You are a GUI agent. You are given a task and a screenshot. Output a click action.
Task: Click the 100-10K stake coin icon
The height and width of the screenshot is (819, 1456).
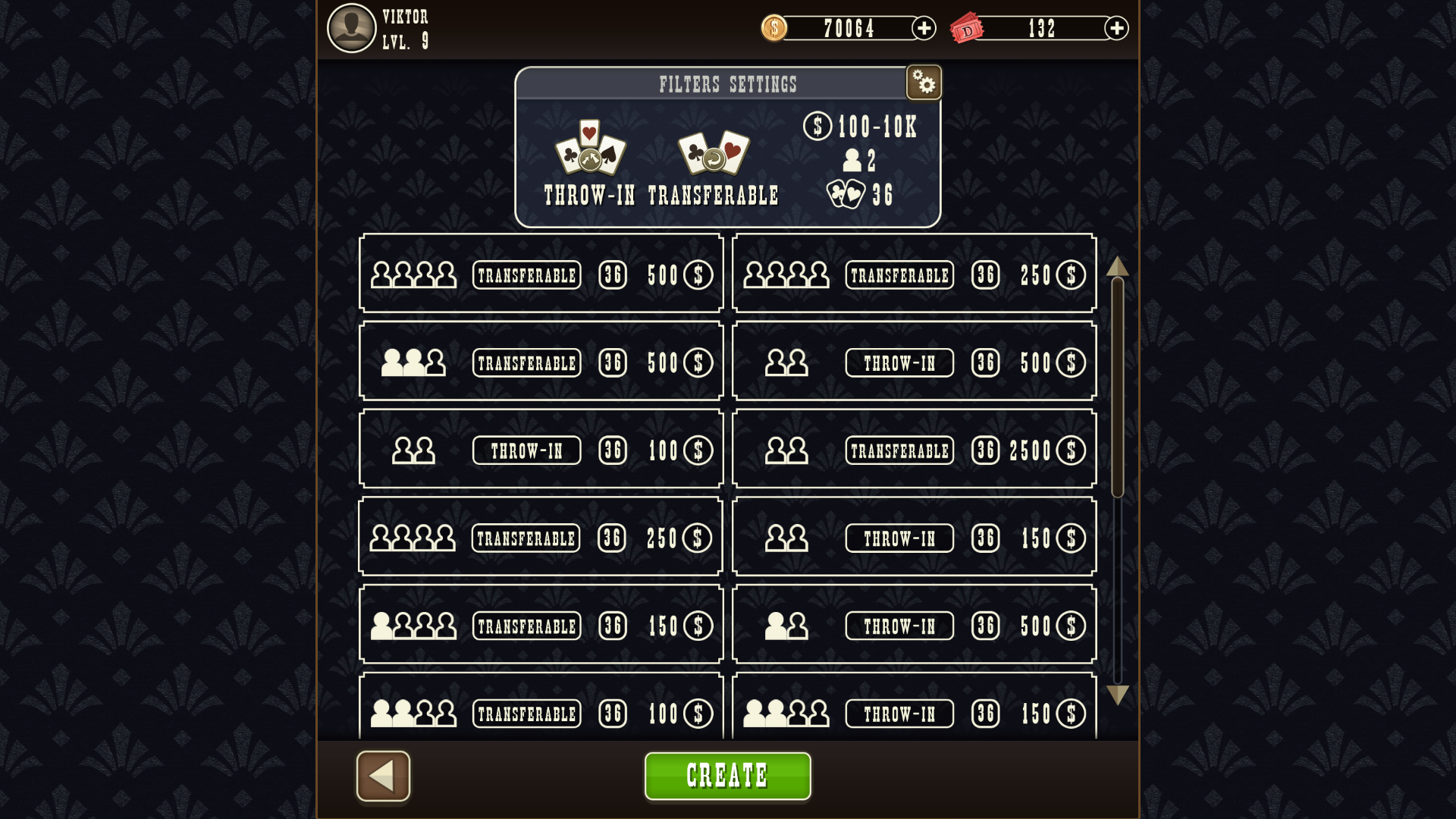(817, 126)
